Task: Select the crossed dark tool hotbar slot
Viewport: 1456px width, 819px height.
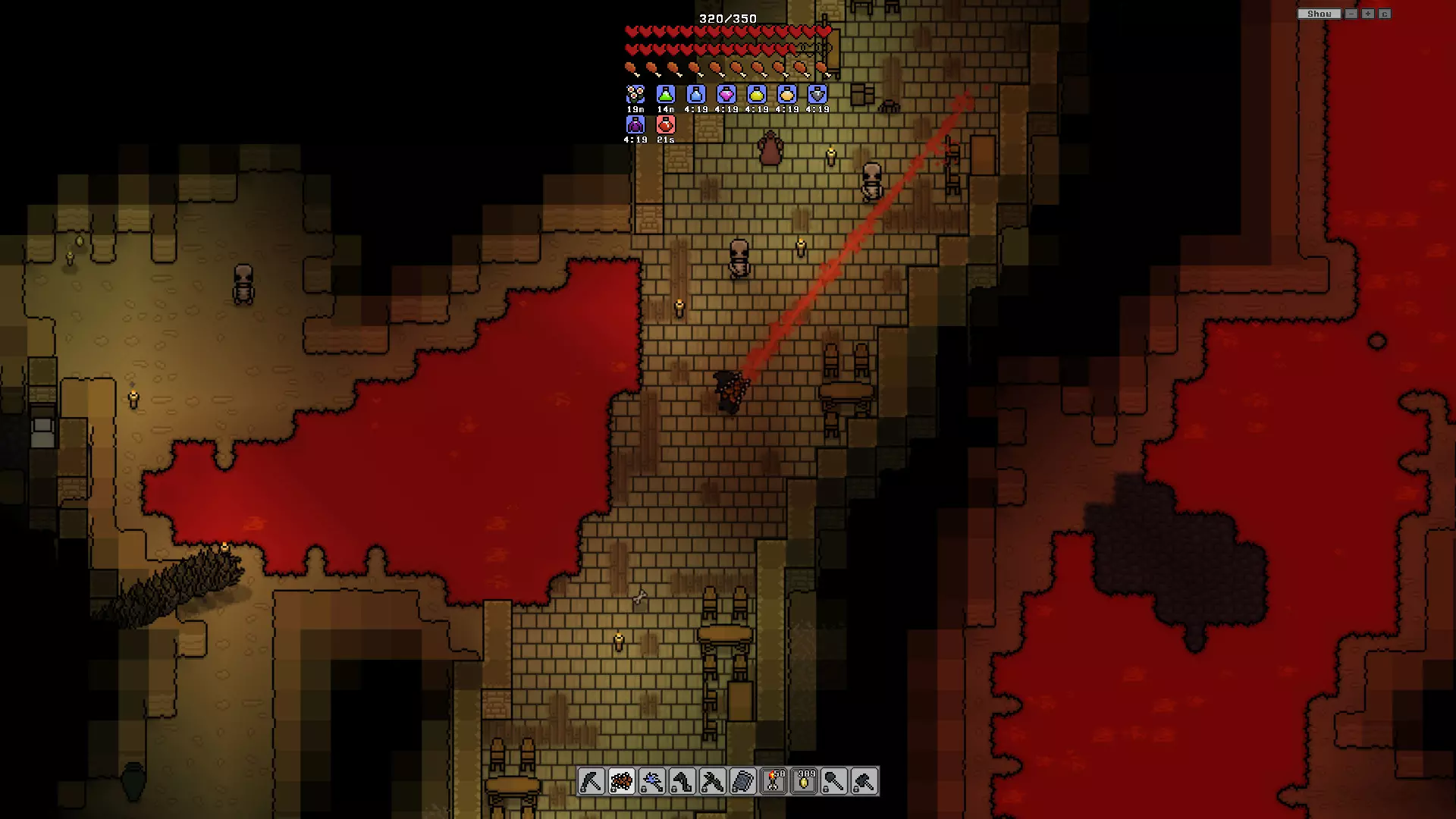Action: tap(713, 780)
